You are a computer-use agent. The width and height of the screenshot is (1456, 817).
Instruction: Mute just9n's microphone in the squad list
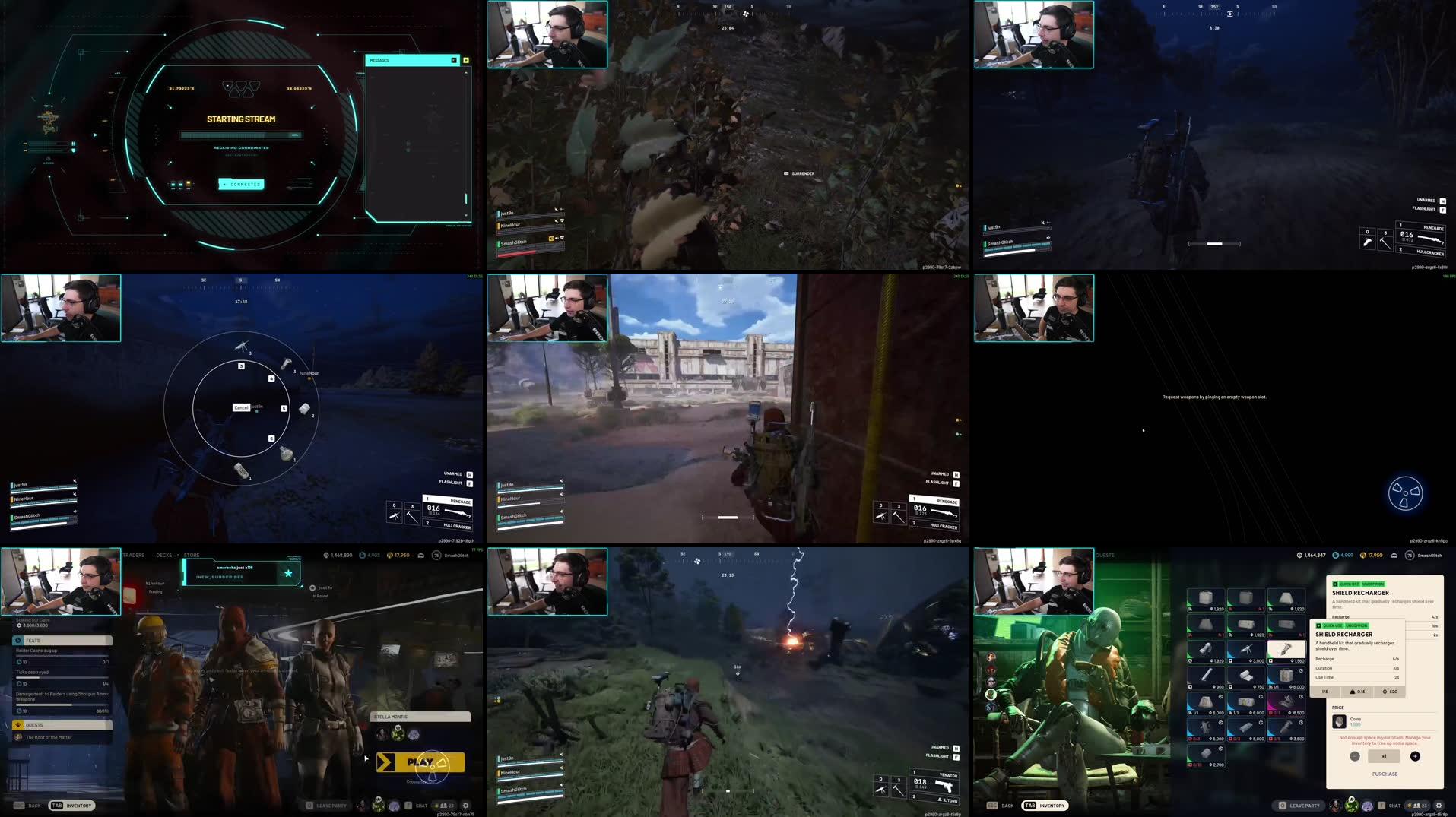click(561, 754)
